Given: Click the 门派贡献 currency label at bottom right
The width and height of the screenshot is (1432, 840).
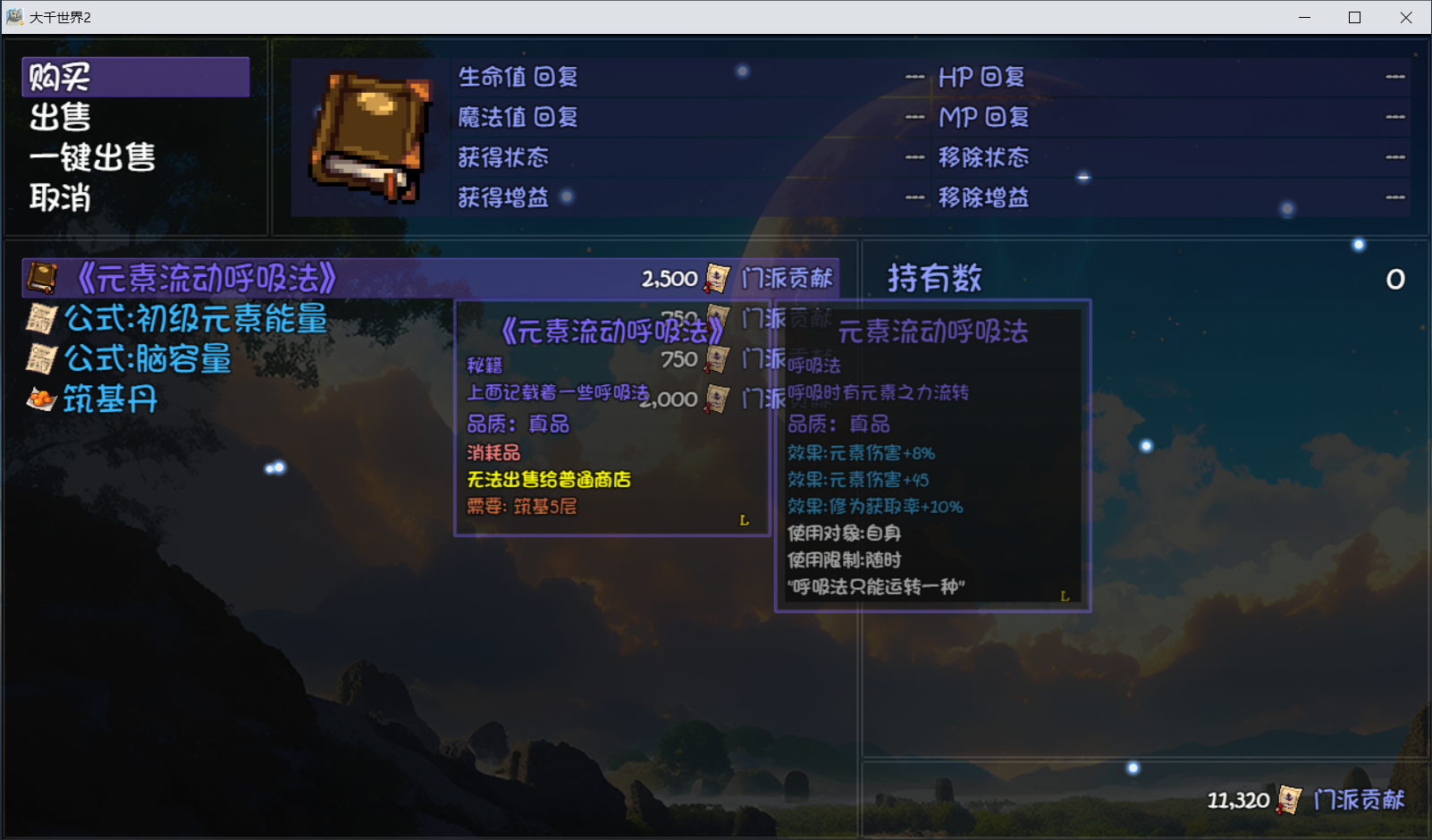Looking at the screenshot, I should point(1362,799).
